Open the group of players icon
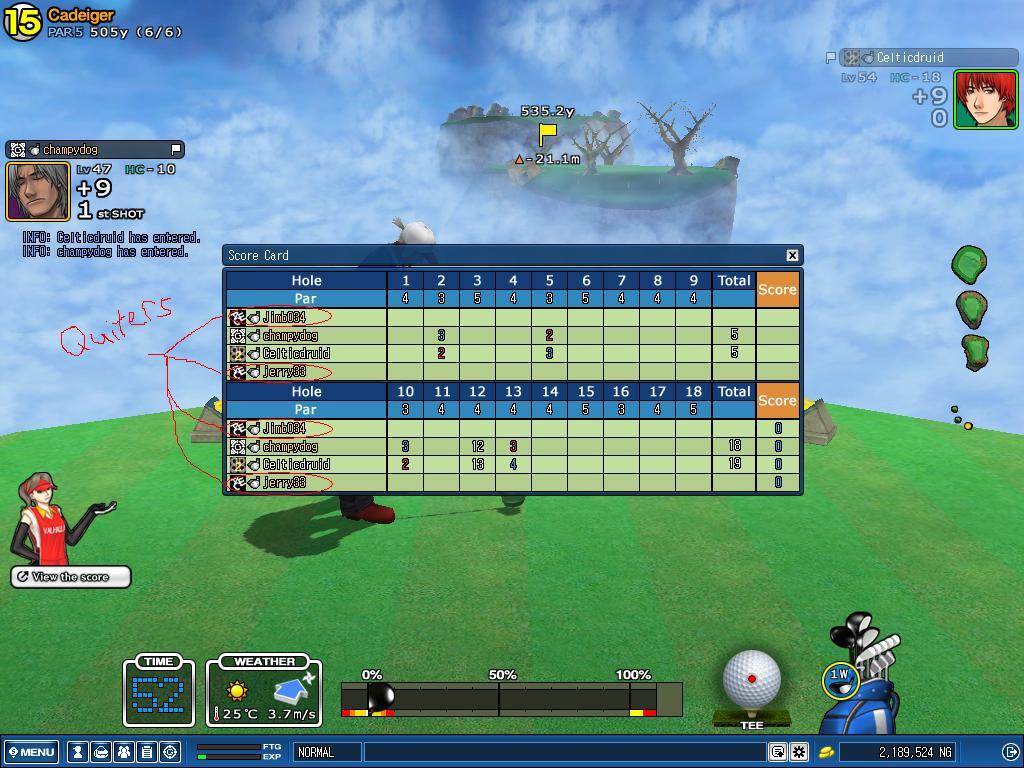 pyautogui.click(x=124, y=752)
